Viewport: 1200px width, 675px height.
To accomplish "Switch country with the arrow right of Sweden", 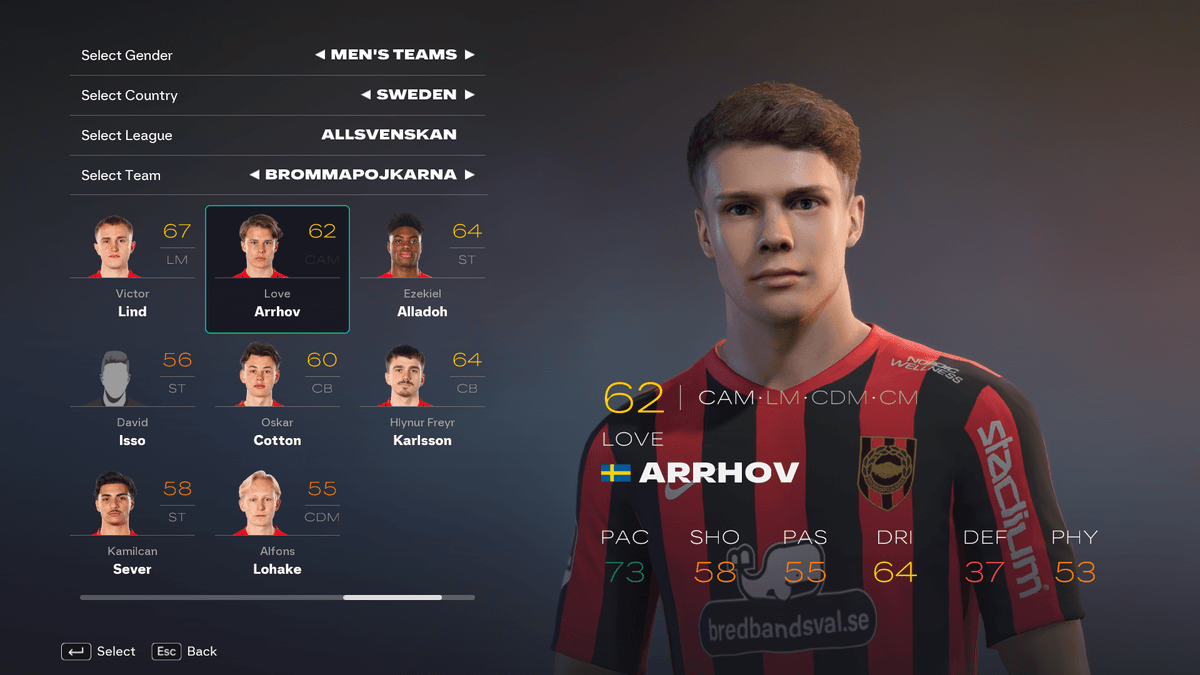I will point(469,95).
